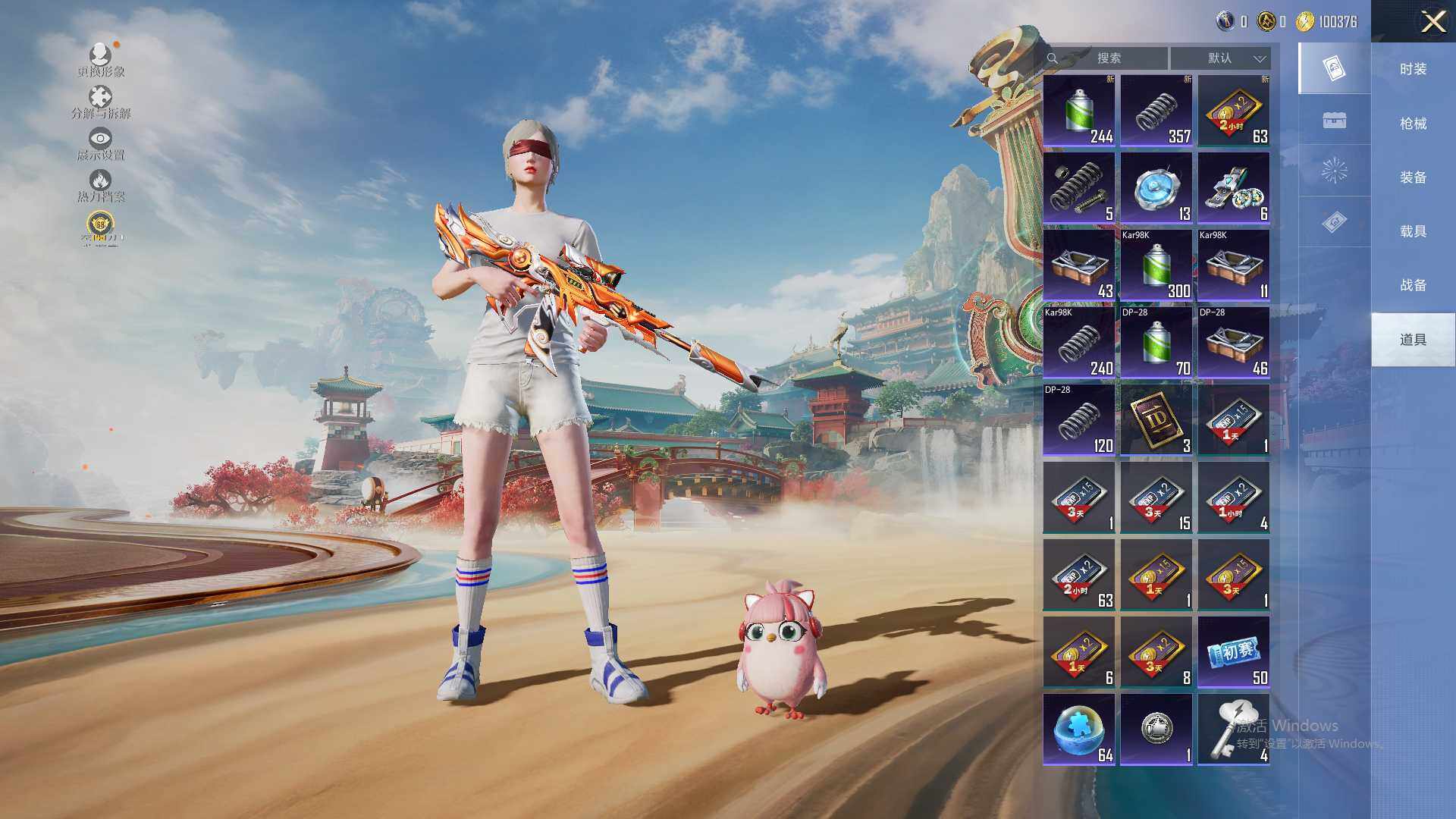Select the 装备 equipment tab

(1413, 177)
